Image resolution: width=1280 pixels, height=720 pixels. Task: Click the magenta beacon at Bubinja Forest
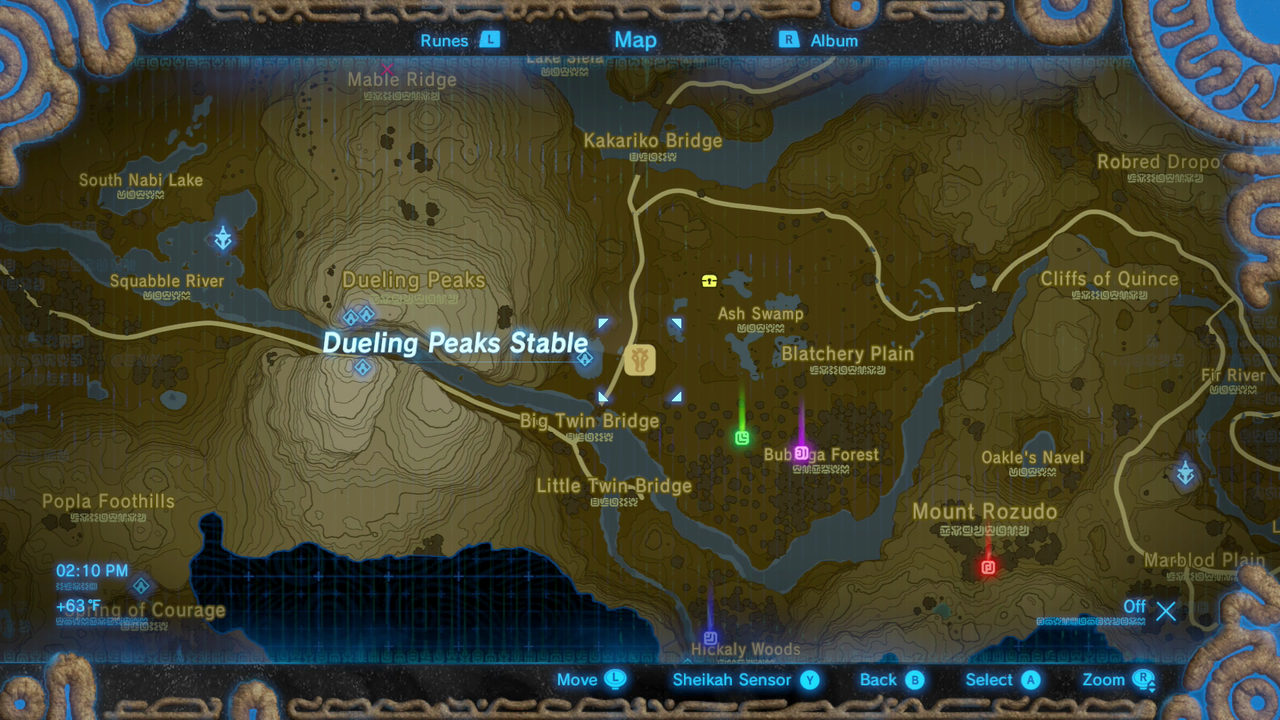(x=802, y=453)
